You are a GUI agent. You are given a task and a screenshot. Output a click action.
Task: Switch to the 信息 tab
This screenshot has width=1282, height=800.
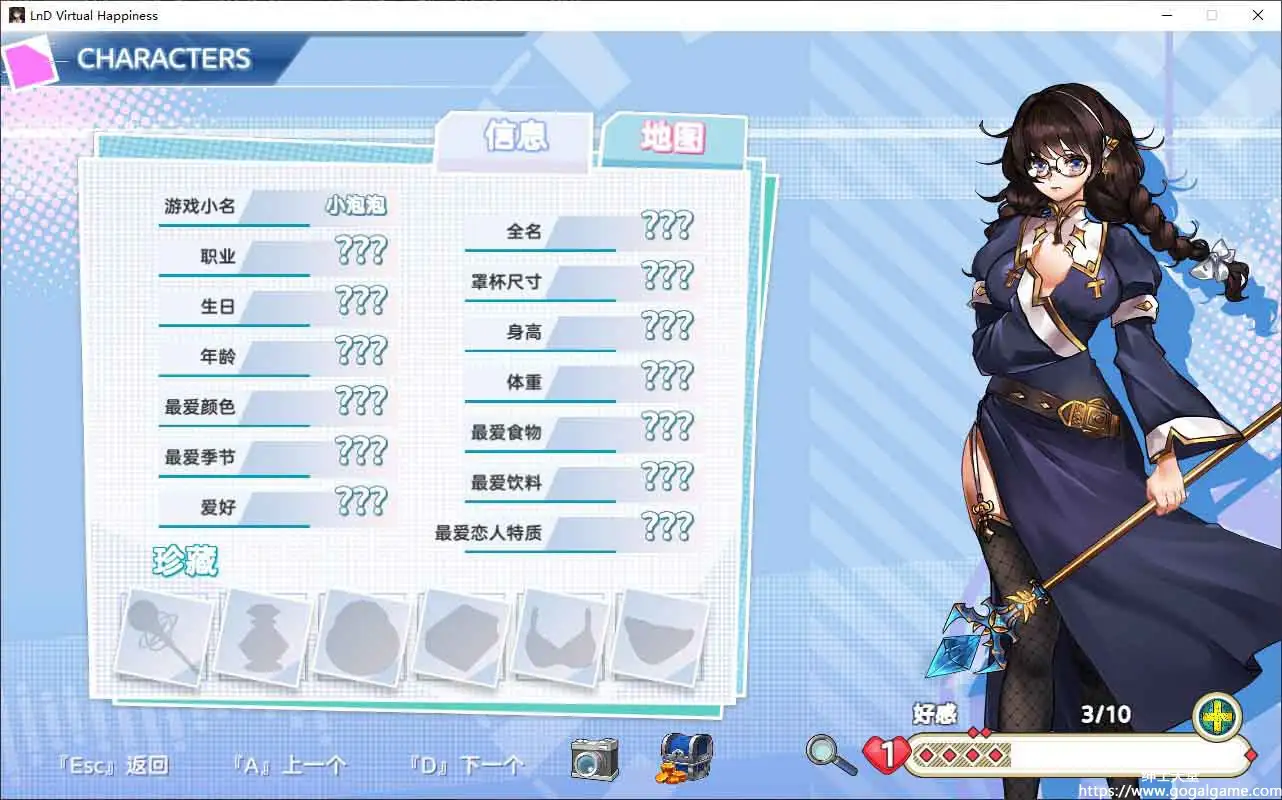point(515,139)
